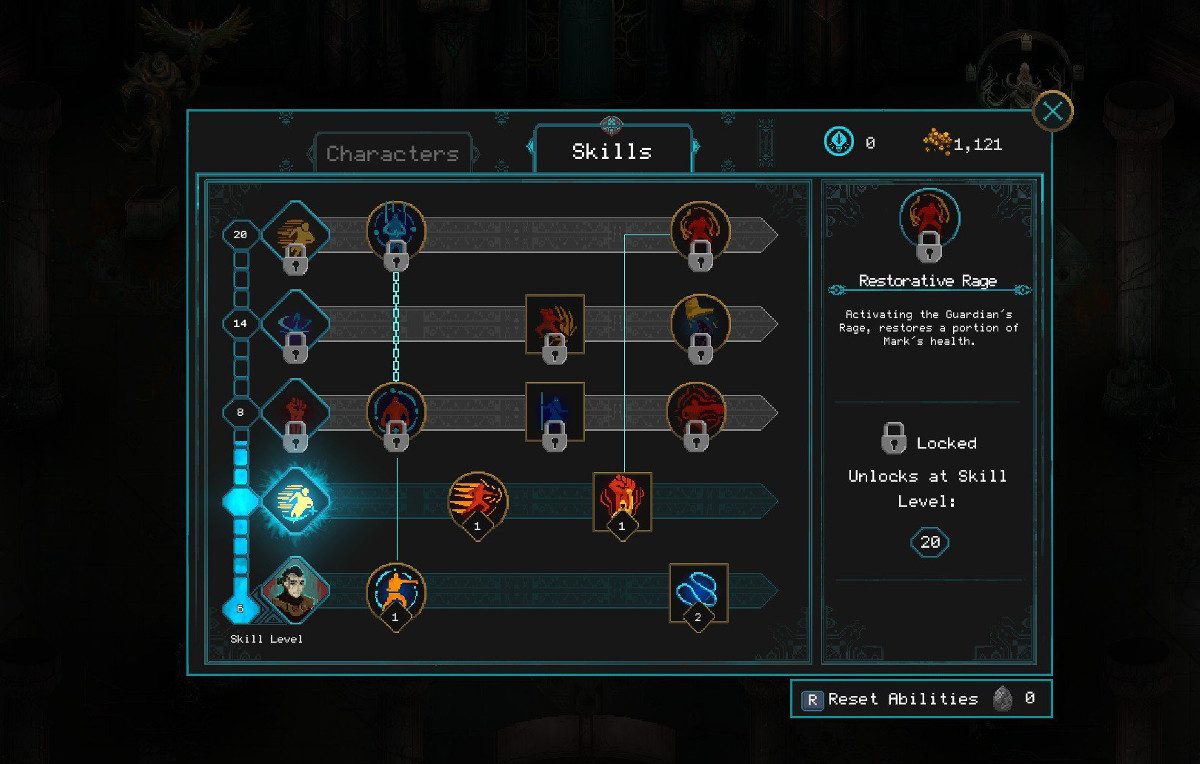Inspect the locked blue spearman skill
This screenshot has height=764, width=1200.
point(555,411)
